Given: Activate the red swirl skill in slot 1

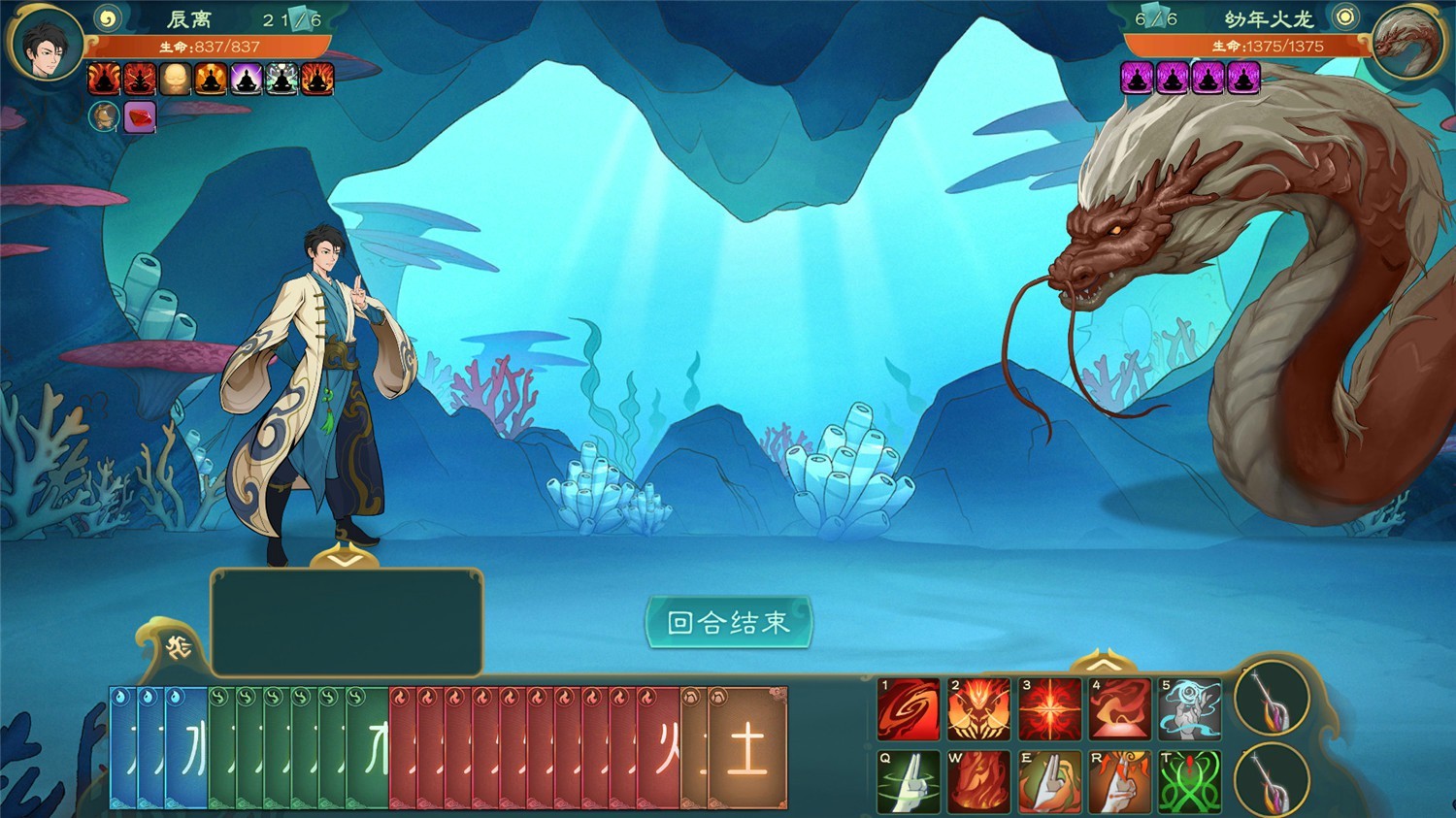Looking at the screenshot, I should (x=908, y=708).
